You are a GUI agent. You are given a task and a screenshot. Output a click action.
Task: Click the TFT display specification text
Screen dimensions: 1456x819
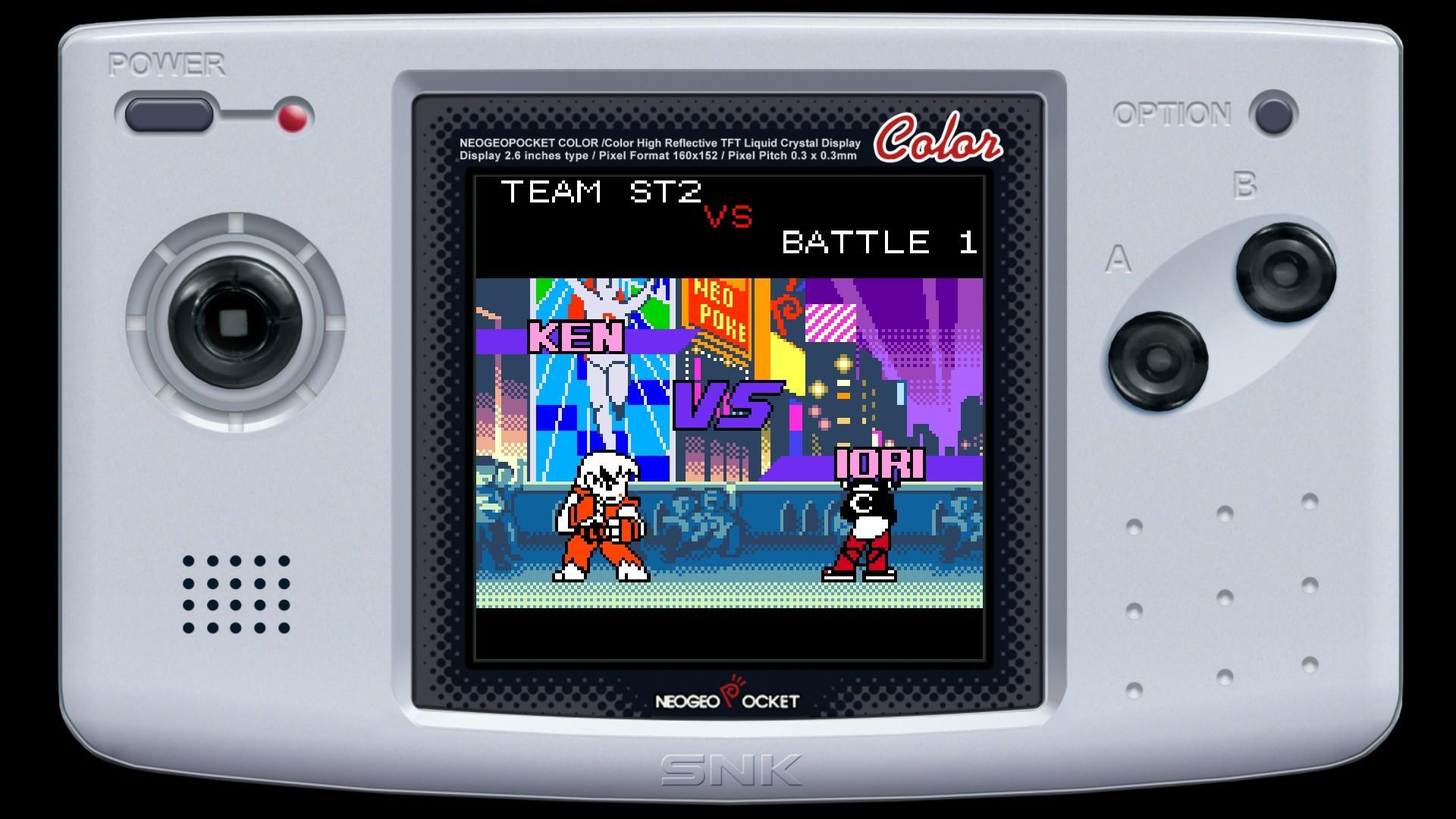(660, 148)
